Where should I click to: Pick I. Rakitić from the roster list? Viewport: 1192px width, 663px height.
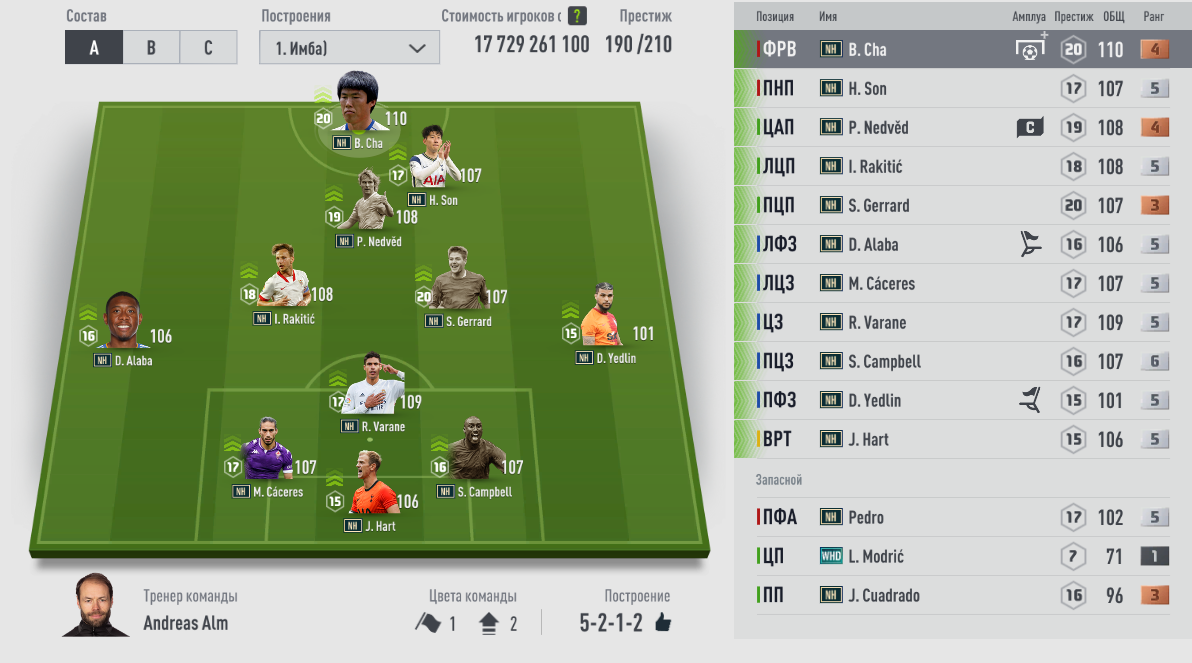point(960,167)
